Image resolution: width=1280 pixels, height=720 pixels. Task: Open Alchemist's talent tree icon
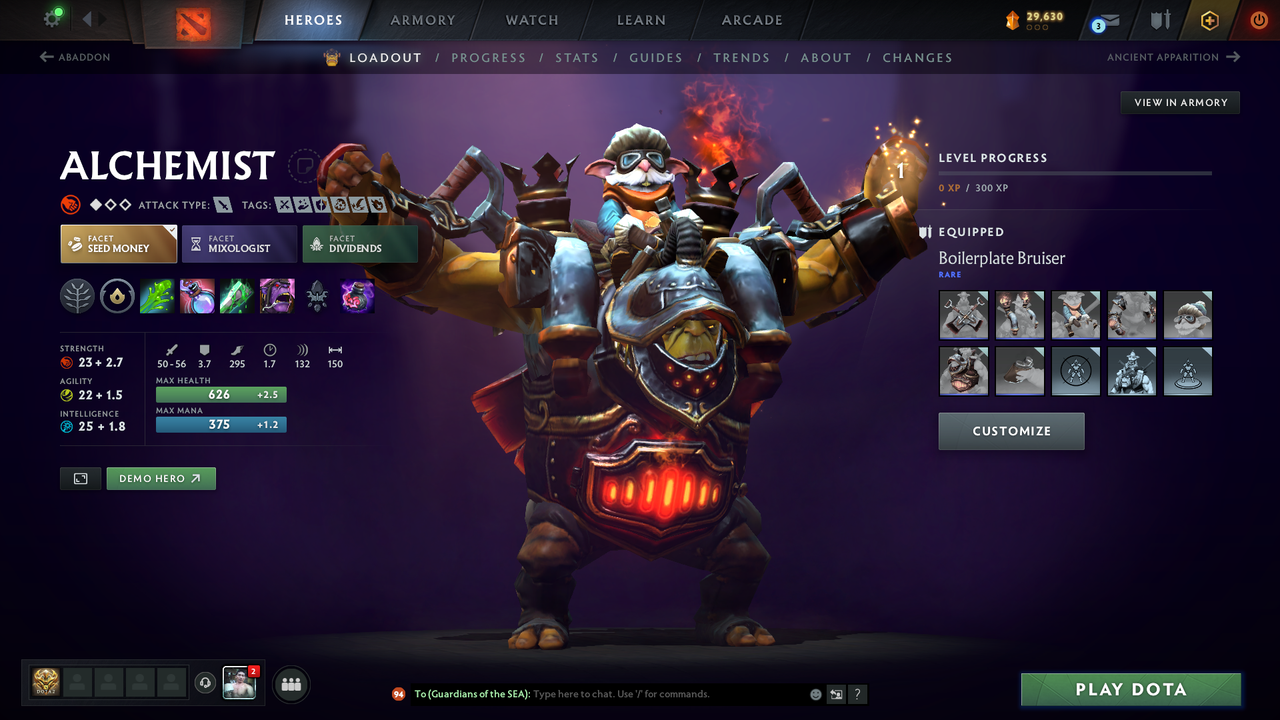[78, 295]
